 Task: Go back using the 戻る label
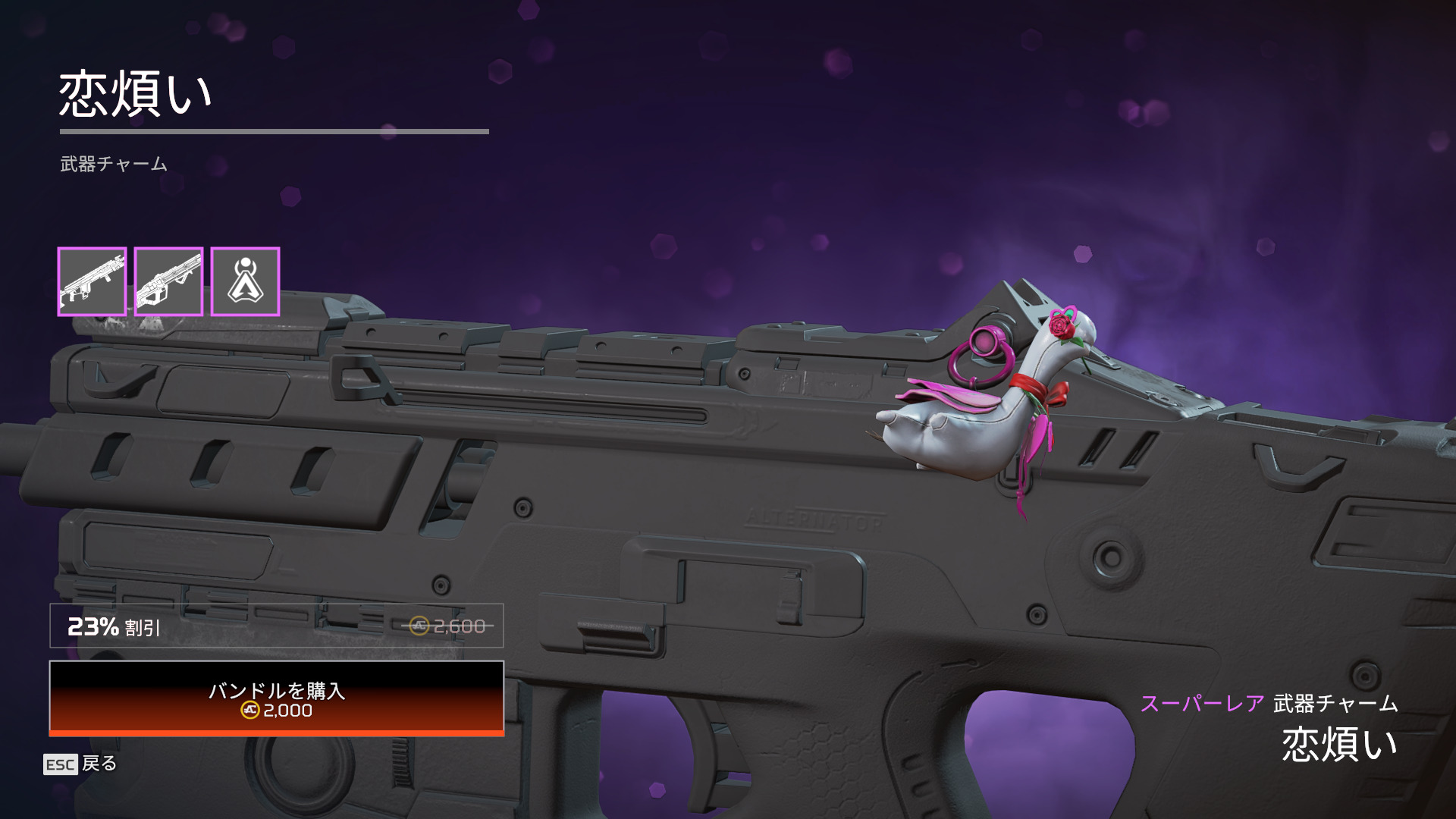pyautogui.click(x=99, y=763)
